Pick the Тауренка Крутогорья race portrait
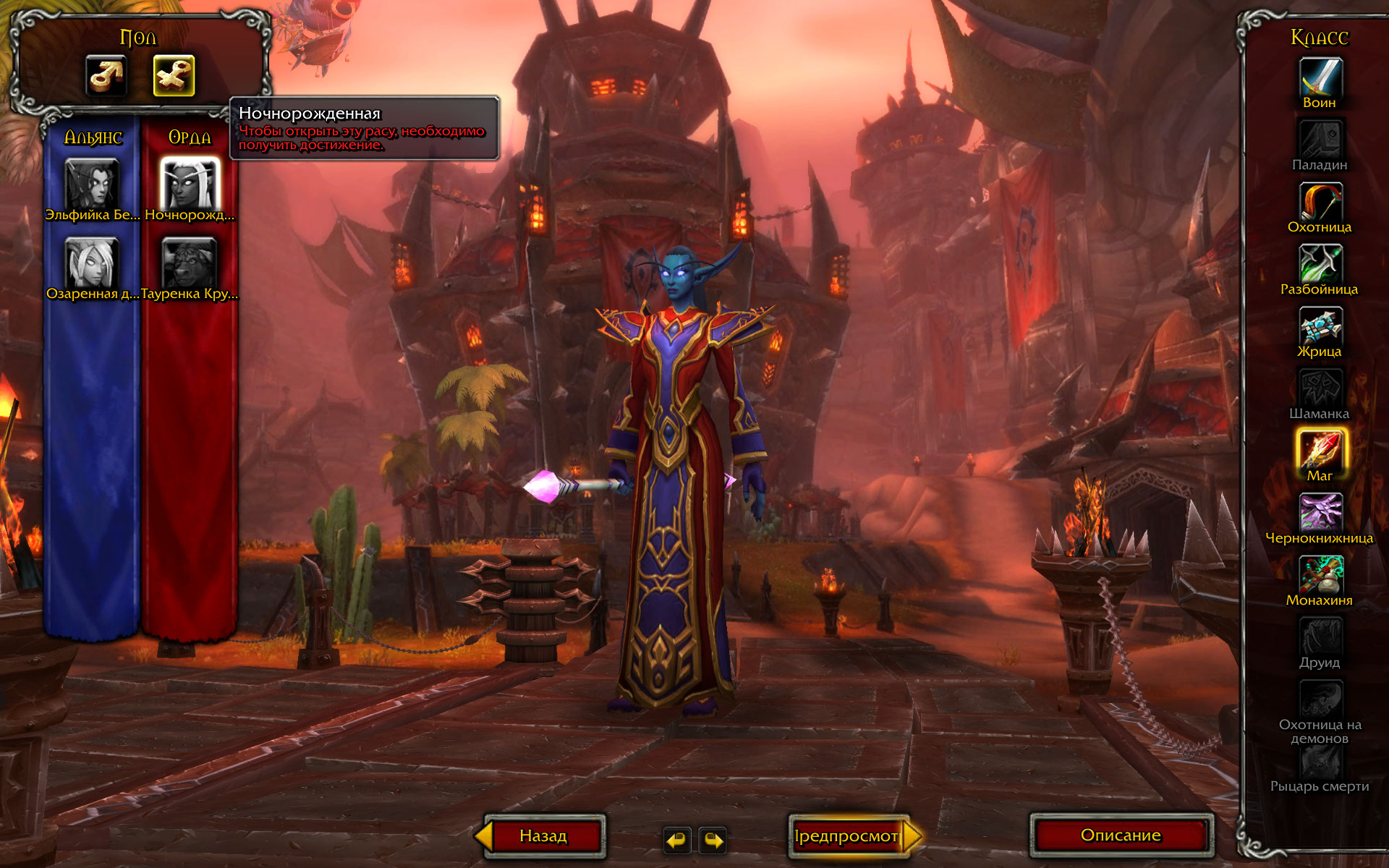 point(190,263)
